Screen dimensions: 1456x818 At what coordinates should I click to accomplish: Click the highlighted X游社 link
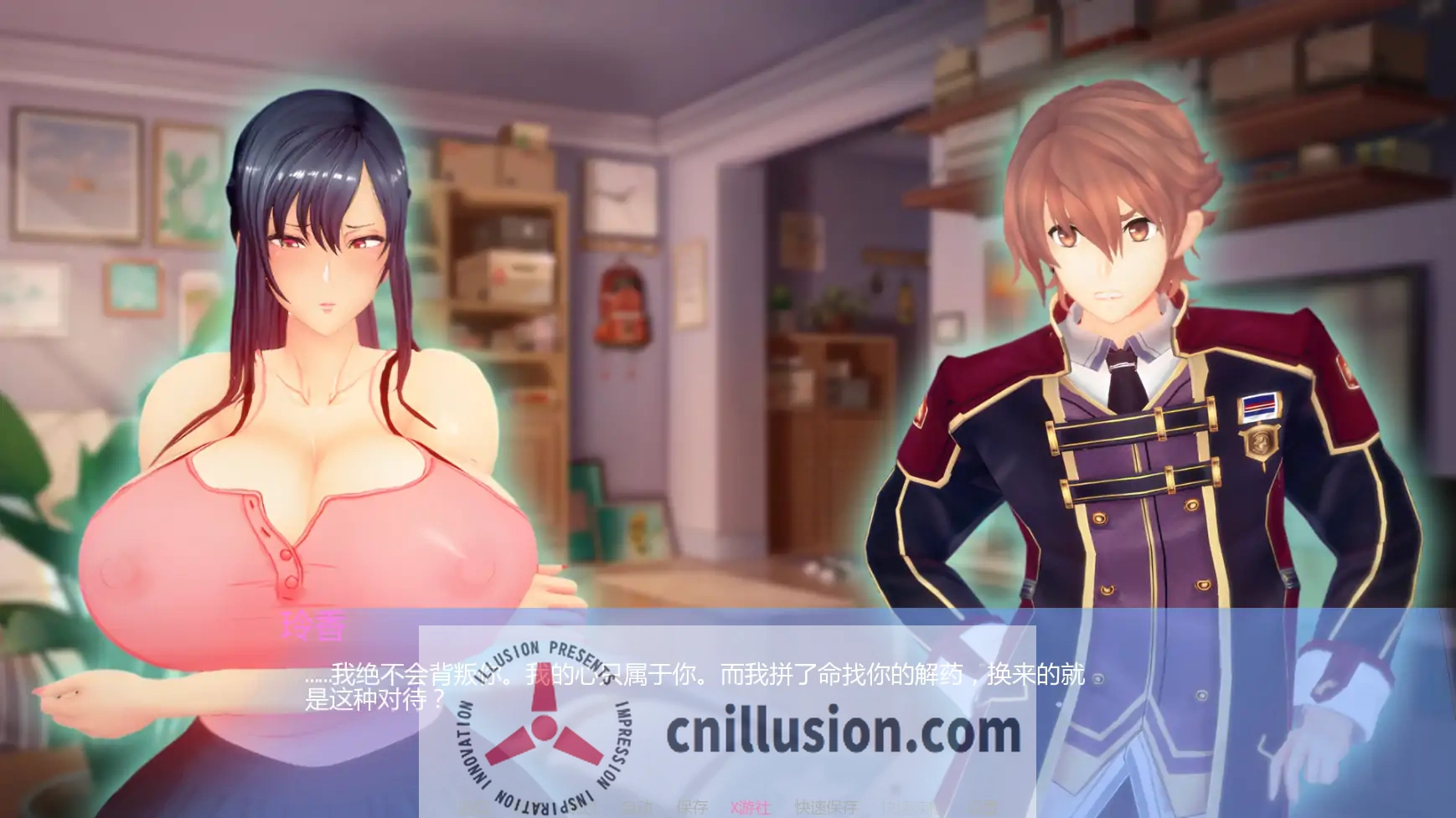[750, 805]
